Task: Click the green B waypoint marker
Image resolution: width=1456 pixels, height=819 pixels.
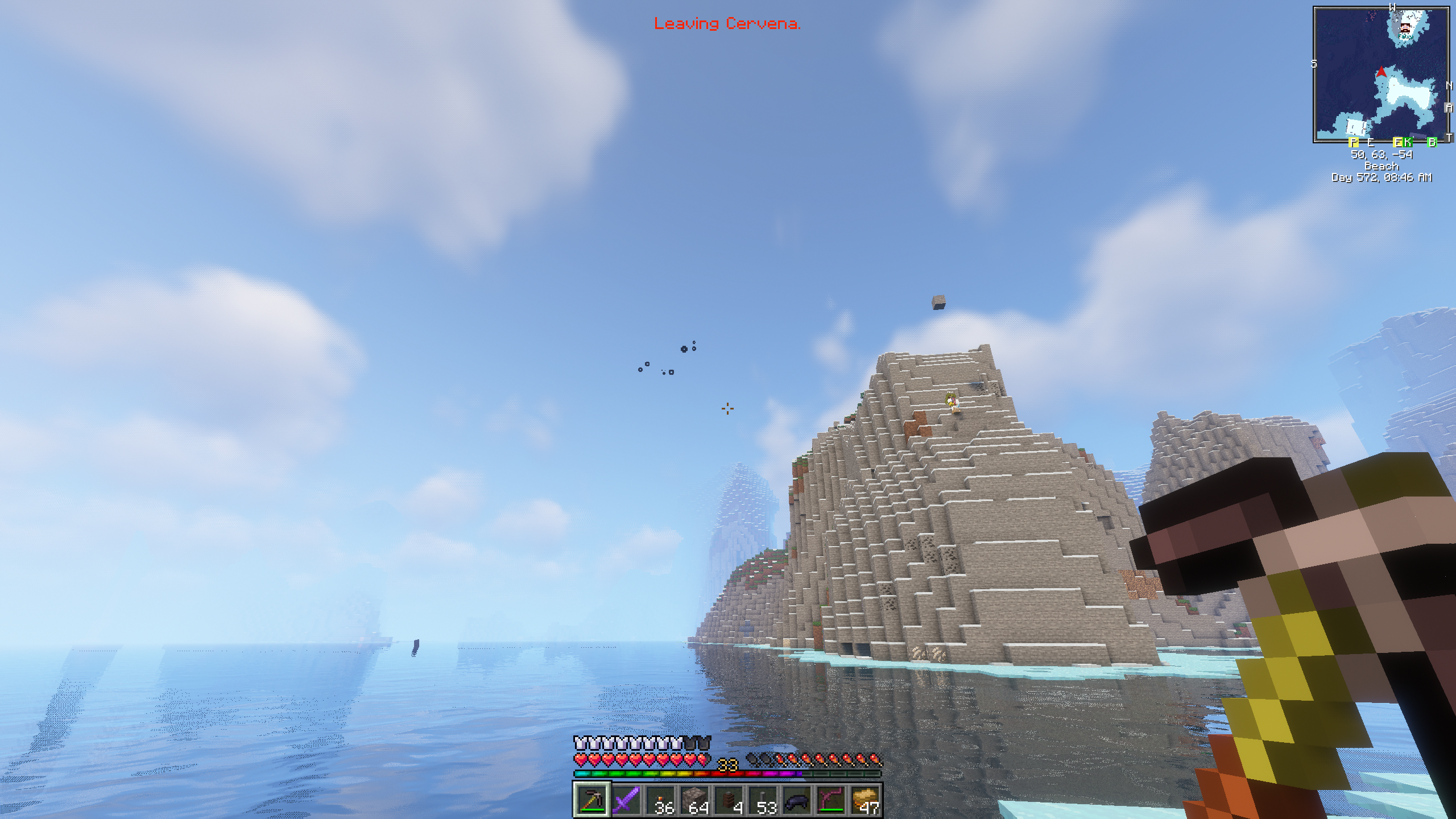Action: click(x=1432, y=142)
